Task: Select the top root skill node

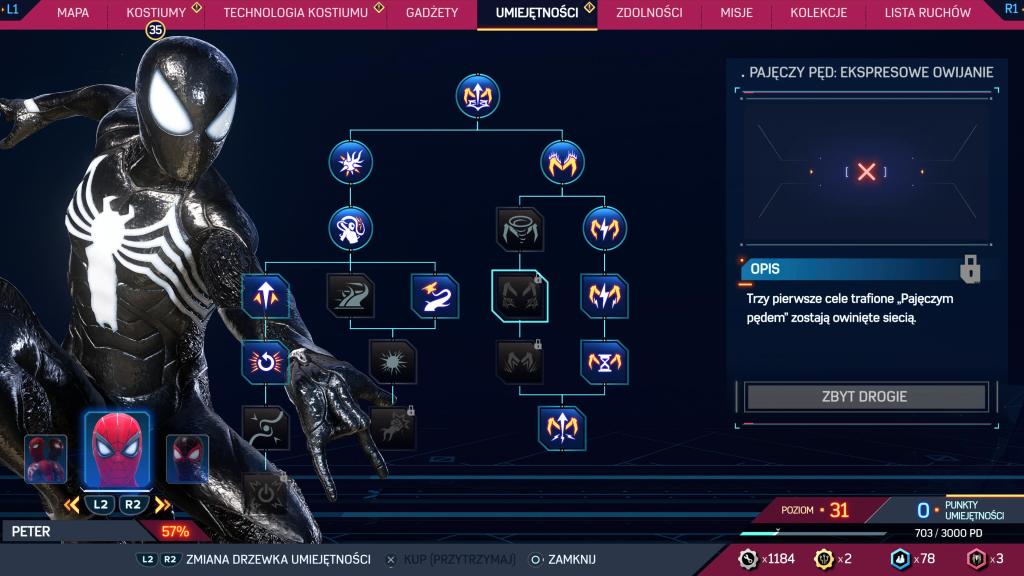Action: [477, 96]
